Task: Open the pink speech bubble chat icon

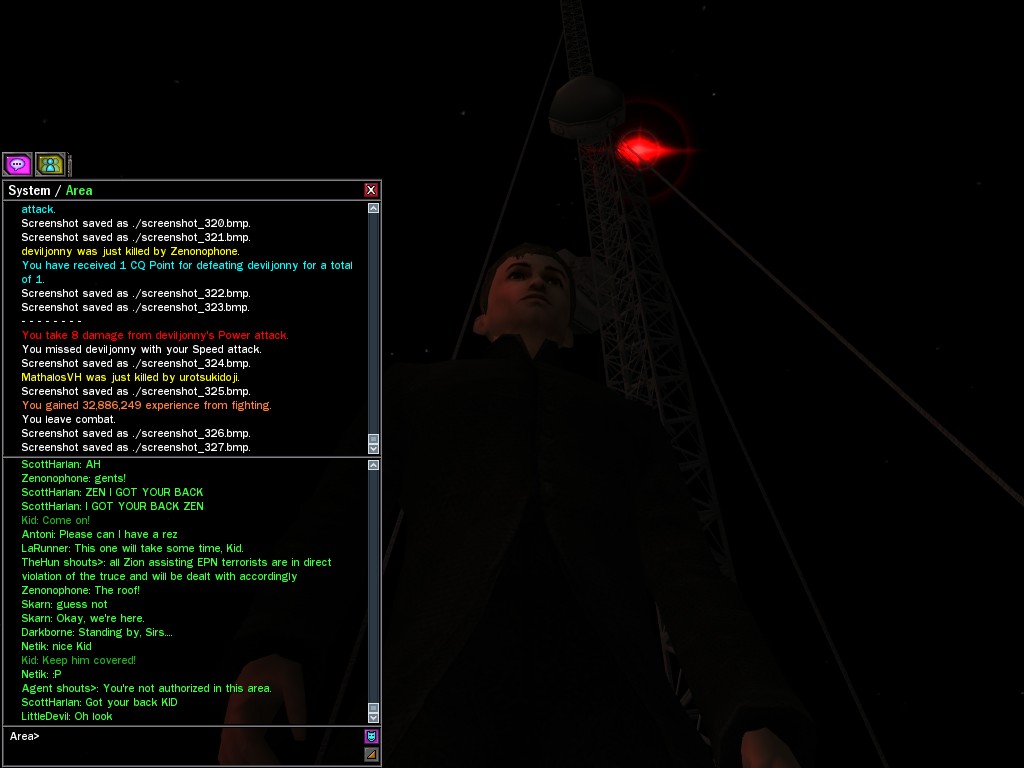Action: click(18, 164)
